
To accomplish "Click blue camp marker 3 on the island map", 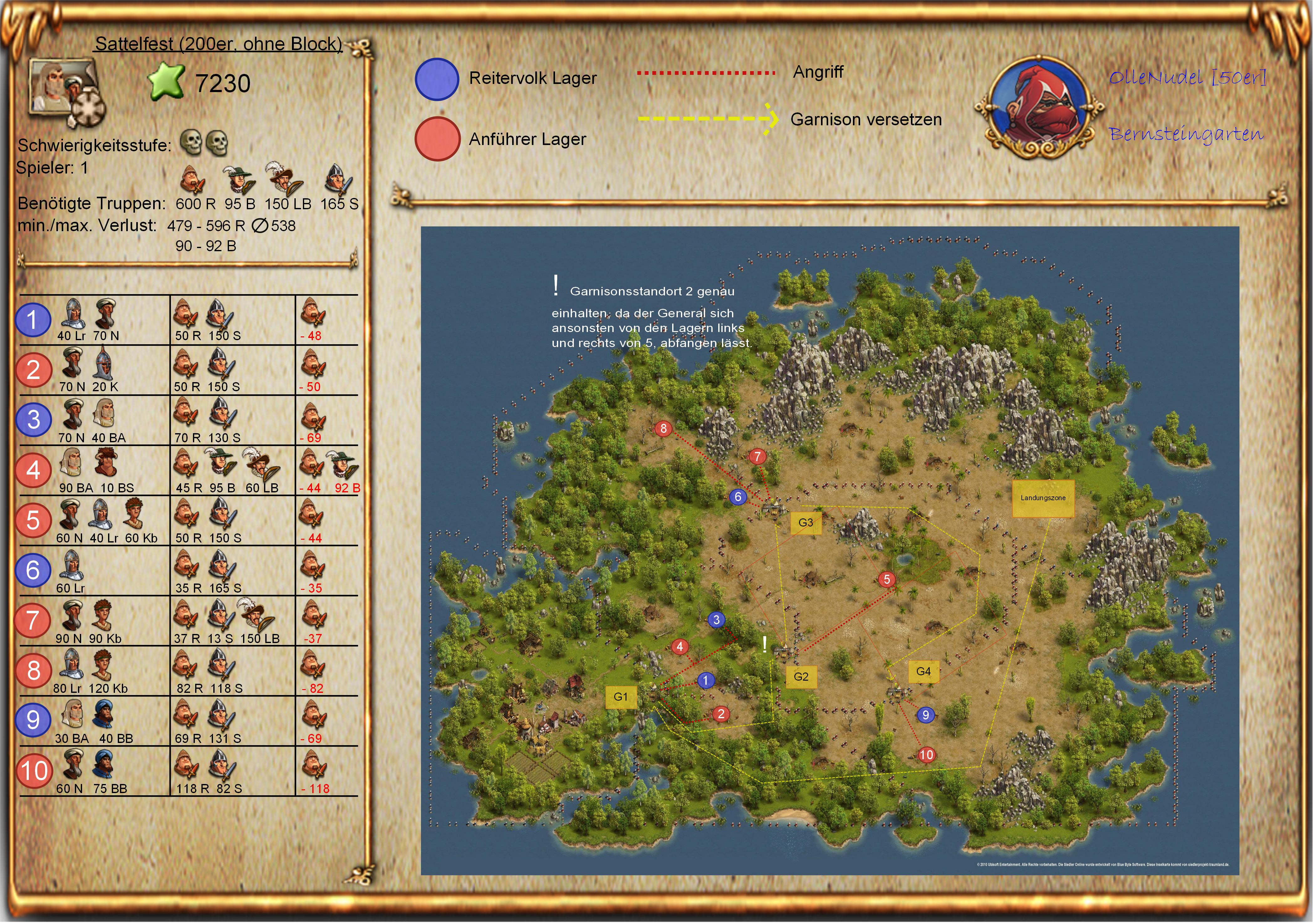I will tap(717, 620).
